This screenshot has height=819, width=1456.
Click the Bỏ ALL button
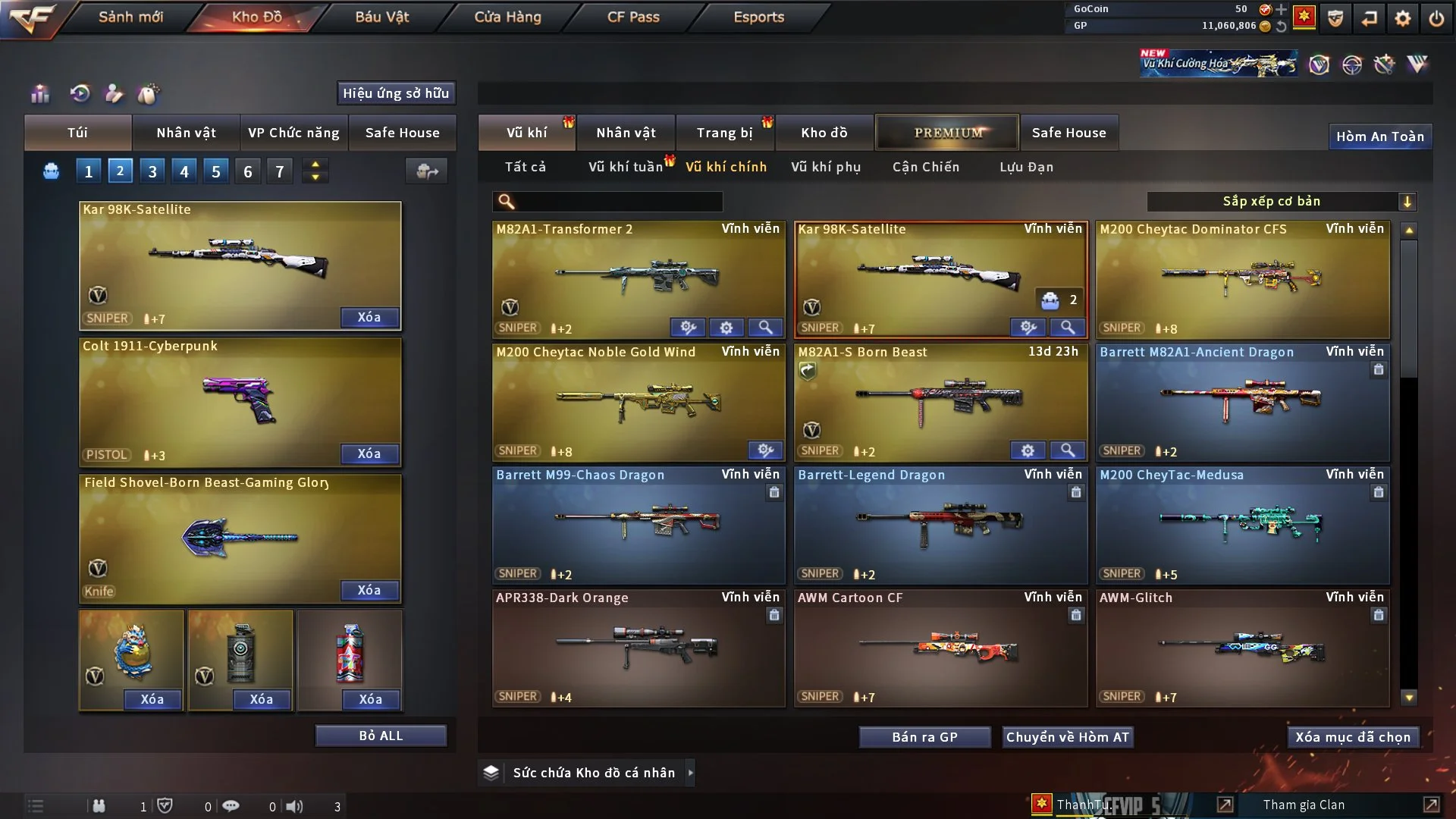point(381,736)
